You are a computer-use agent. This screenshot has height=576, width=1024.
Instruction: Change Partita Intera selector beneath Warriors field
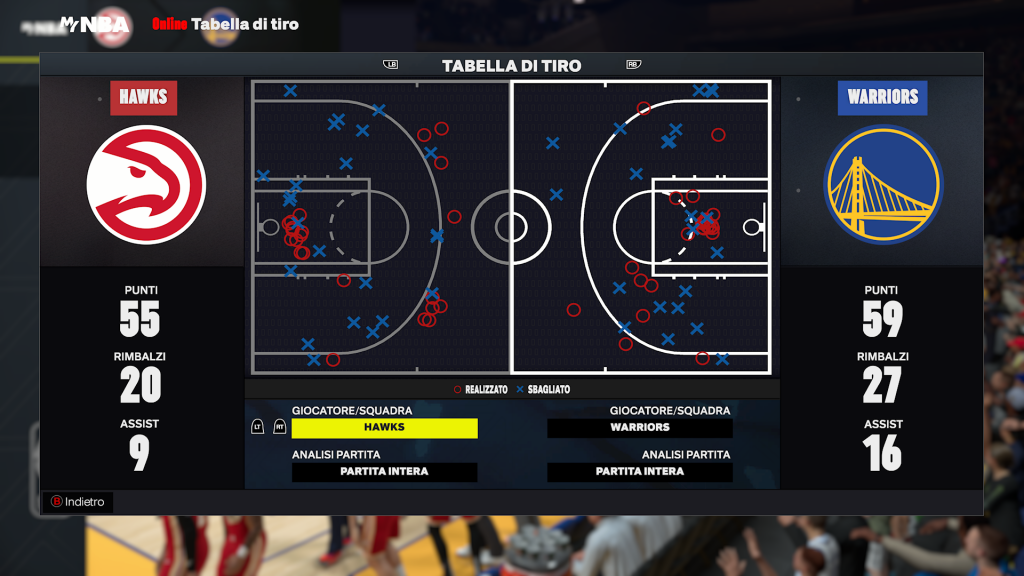[640, 471]
